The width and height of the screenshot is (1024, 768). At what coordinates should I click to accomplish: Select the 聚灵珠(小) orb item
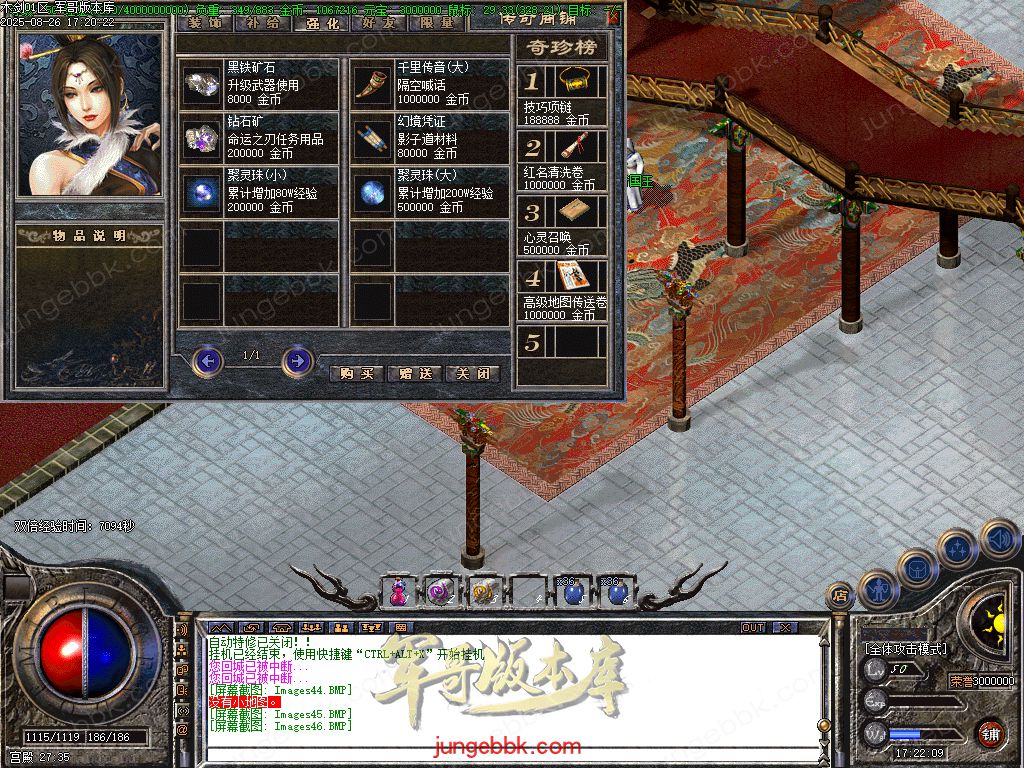tap(202, 192)
